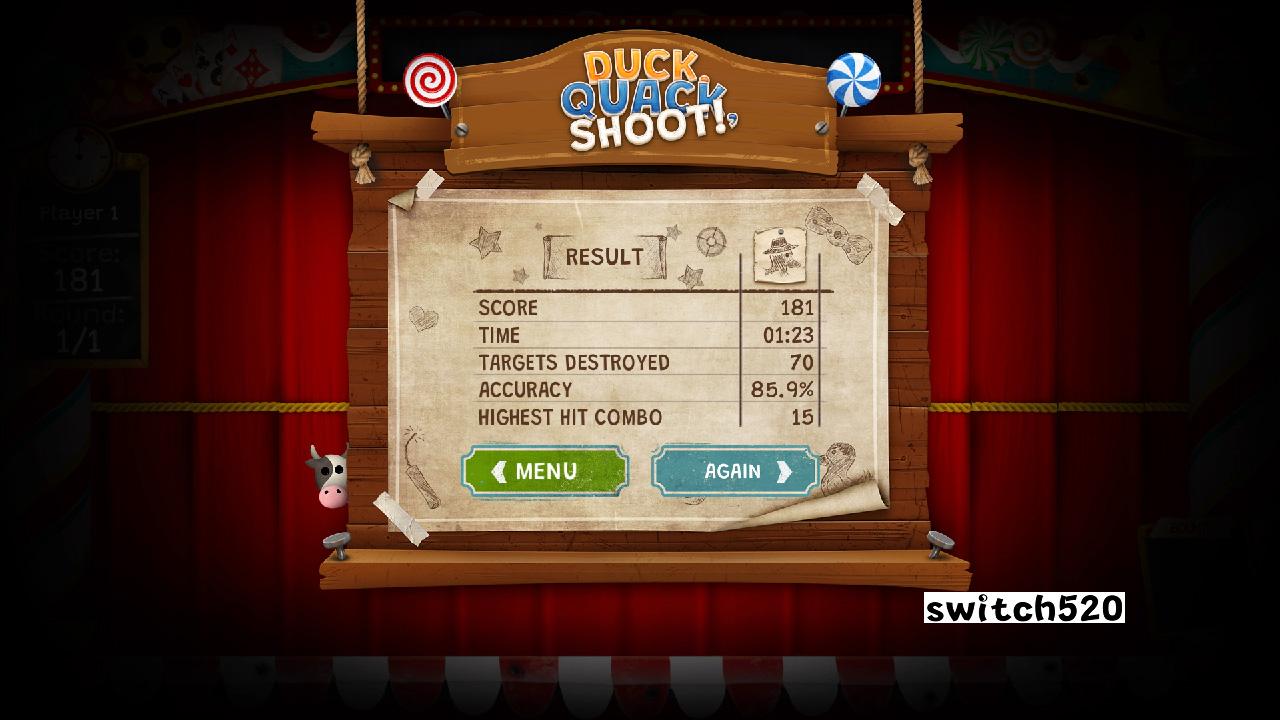Screen dimensions: 1280x720
Task: Open the MENU screen
Action: click(x=546, y=470)
